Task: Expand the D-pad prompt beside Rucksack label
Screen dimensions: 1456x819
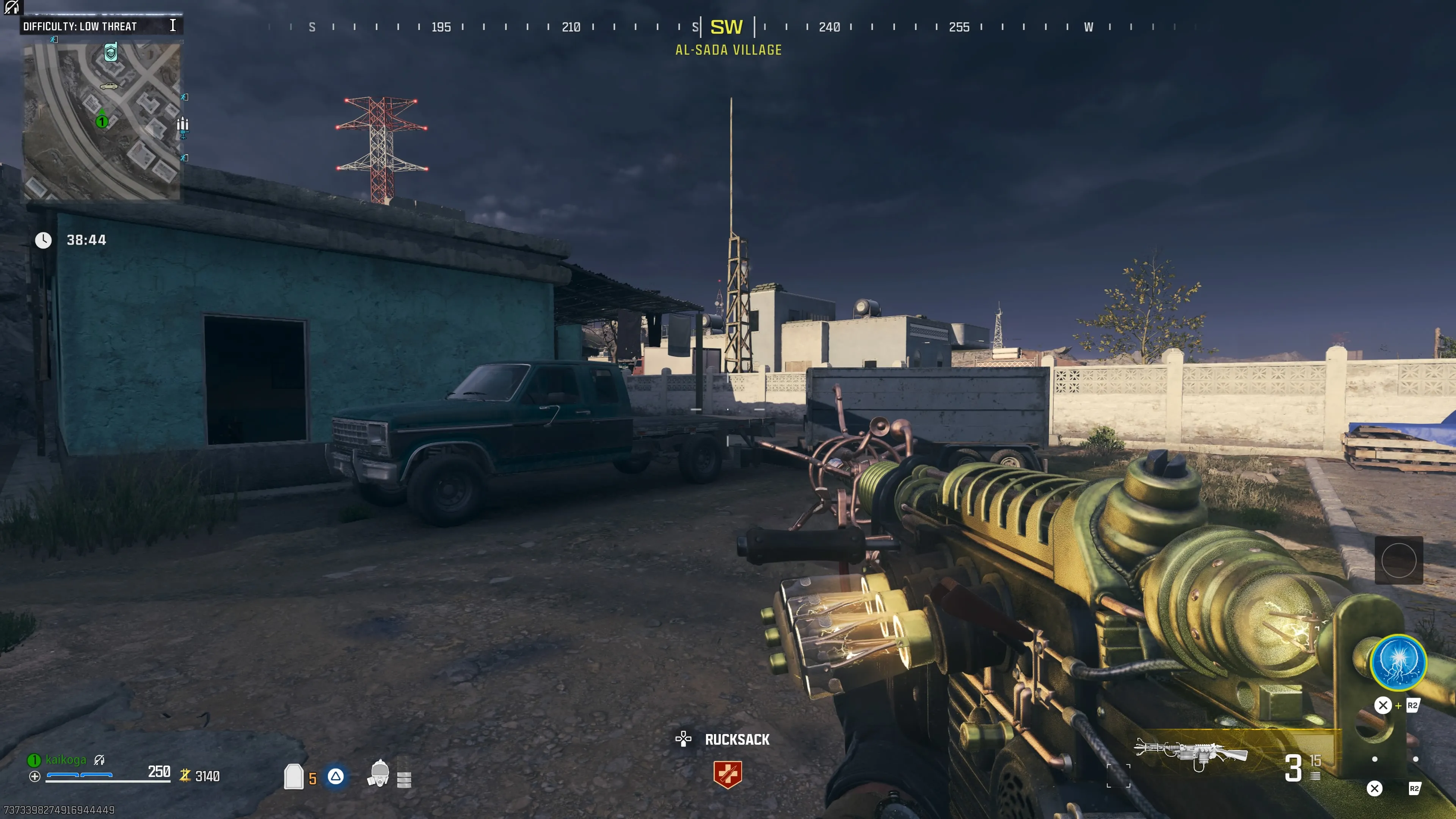Action: (x=684, y=739)
